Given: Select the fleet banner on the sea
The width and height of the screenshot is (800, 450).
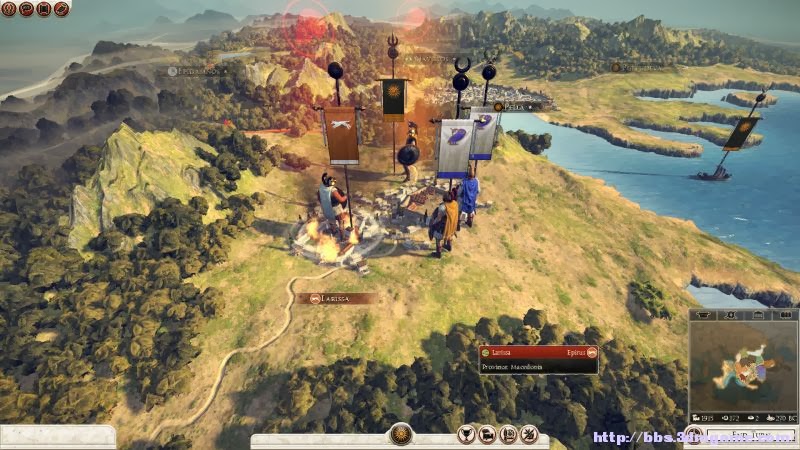Looking at the screenshot, I should coord(741,133).
